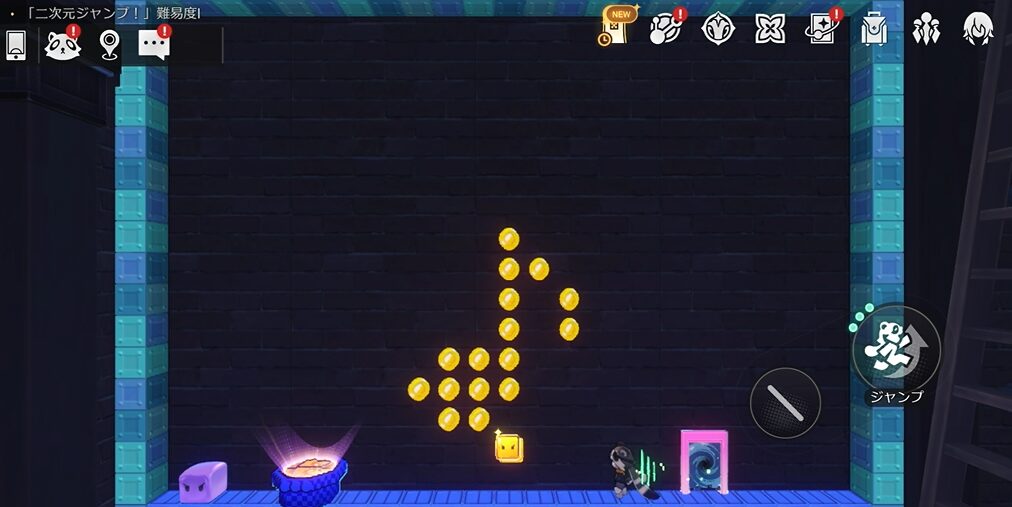Open the team lineup icon

tap(926, 28)
